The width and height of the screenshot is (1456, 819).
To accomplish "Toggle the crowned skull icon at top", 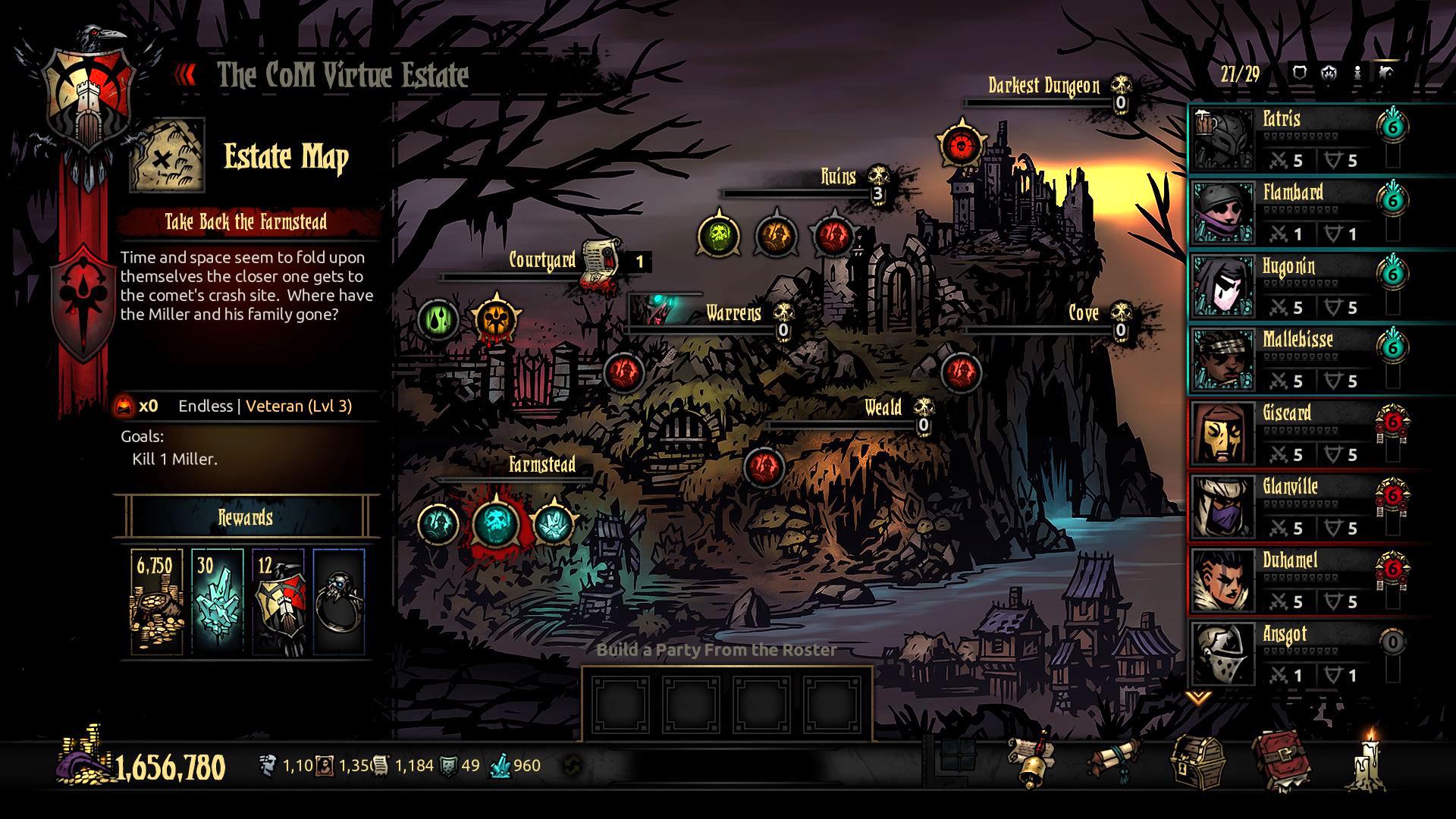I will tap(1327, 74).
